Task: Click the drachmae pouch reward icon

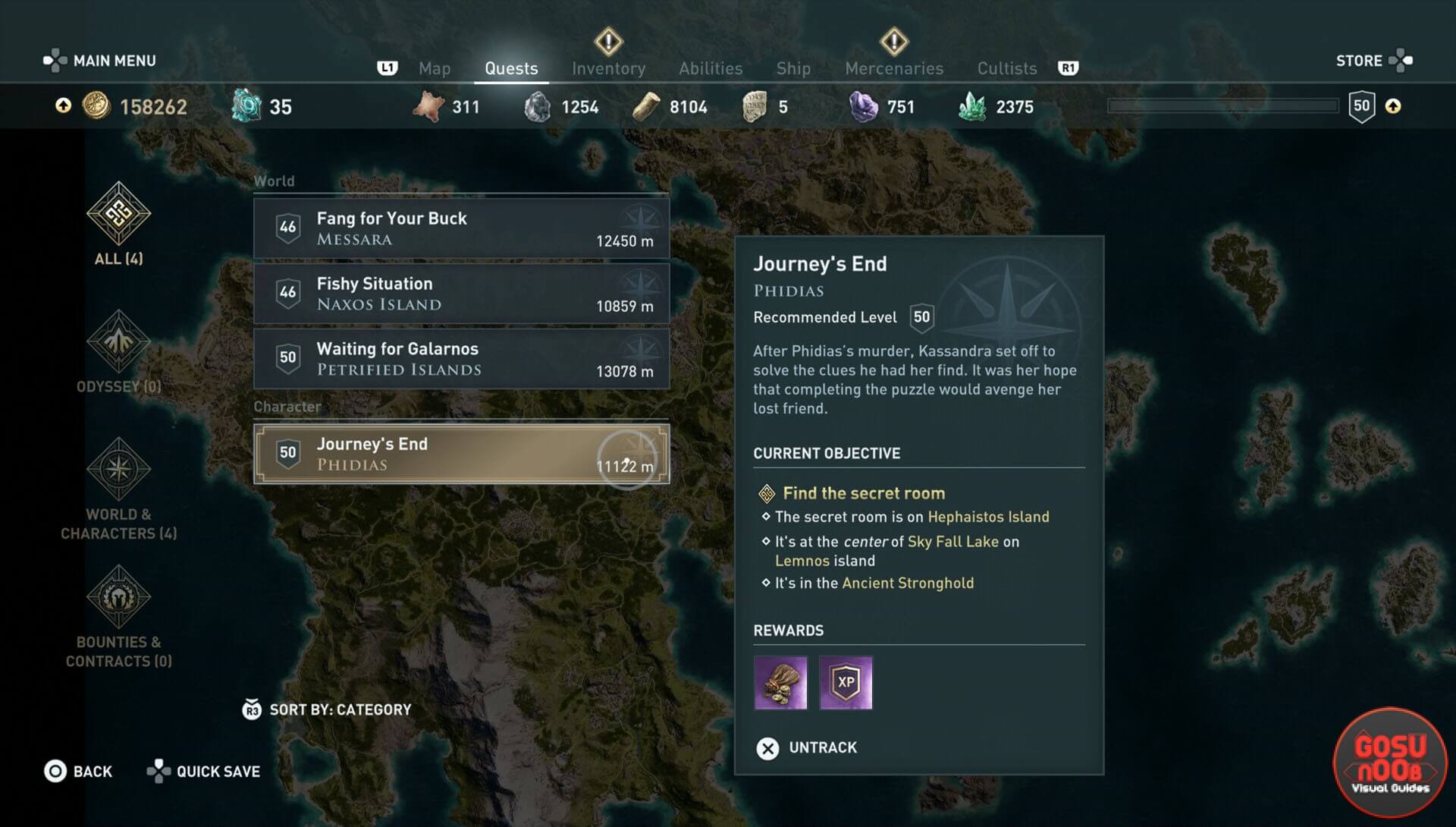Action: 780,683
